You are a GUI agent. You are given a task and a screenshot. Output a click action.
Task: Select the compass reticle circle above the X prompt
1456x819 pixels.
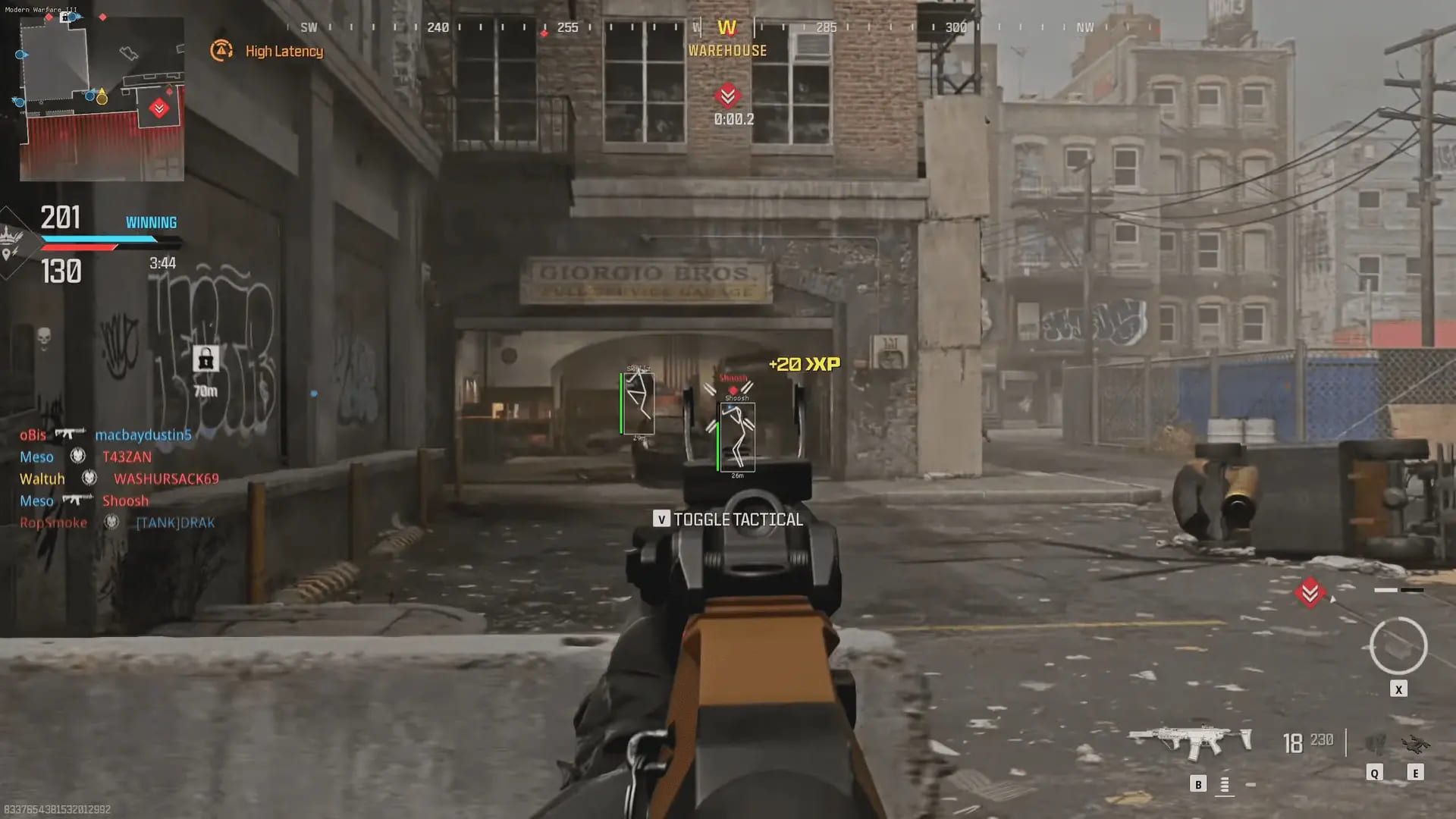coord(1398,645)
